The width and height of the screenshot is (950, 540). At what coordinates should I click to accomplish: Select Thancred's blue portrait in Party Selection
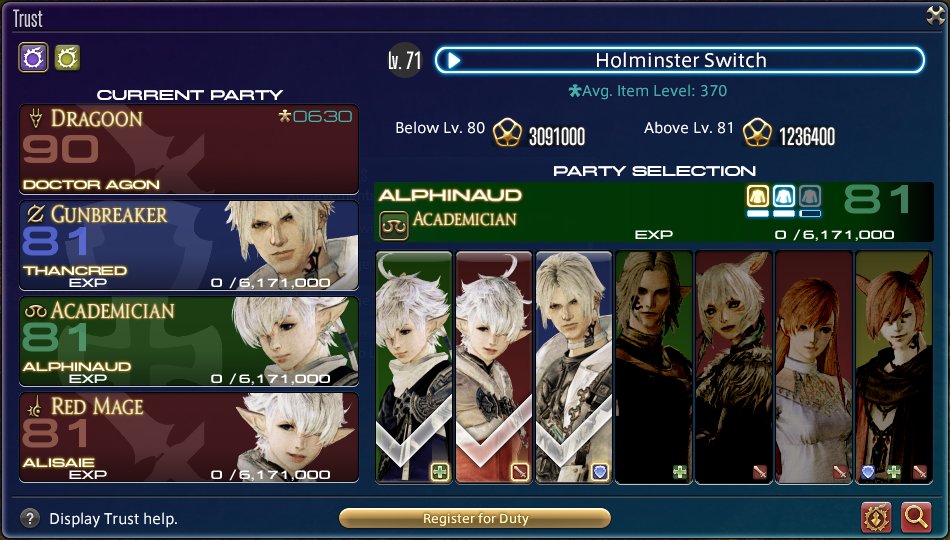pos(573,367)
